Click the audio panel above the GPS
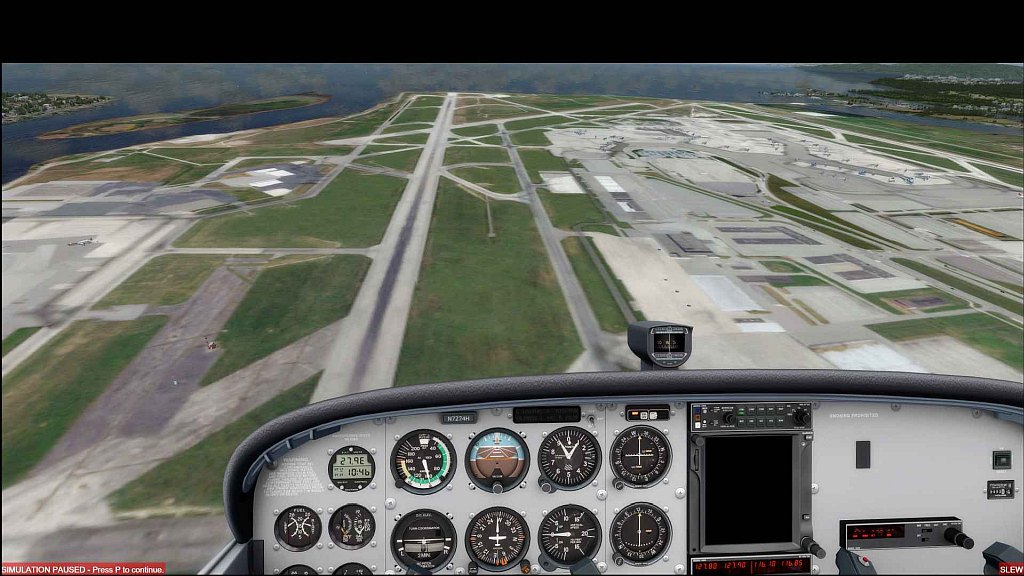1024x576 pixels. pos(752,416)
